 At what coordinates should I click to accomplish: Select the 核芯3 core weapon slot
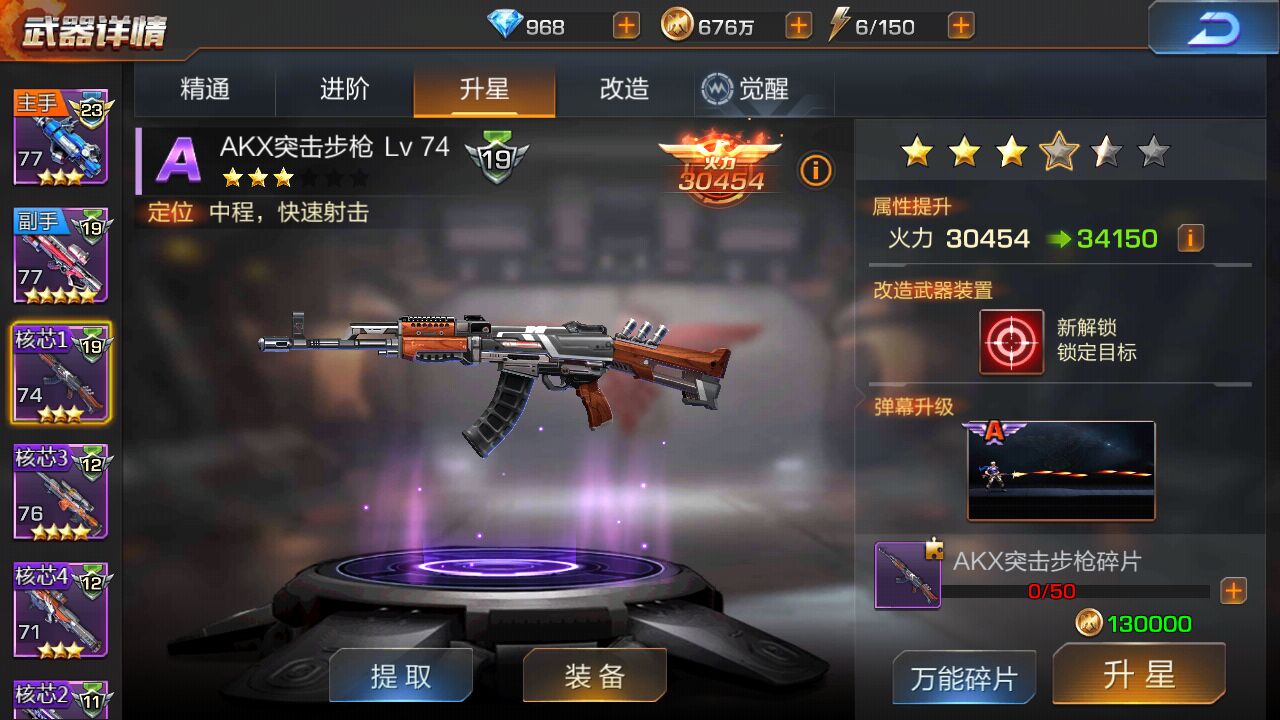pos(62,491)
